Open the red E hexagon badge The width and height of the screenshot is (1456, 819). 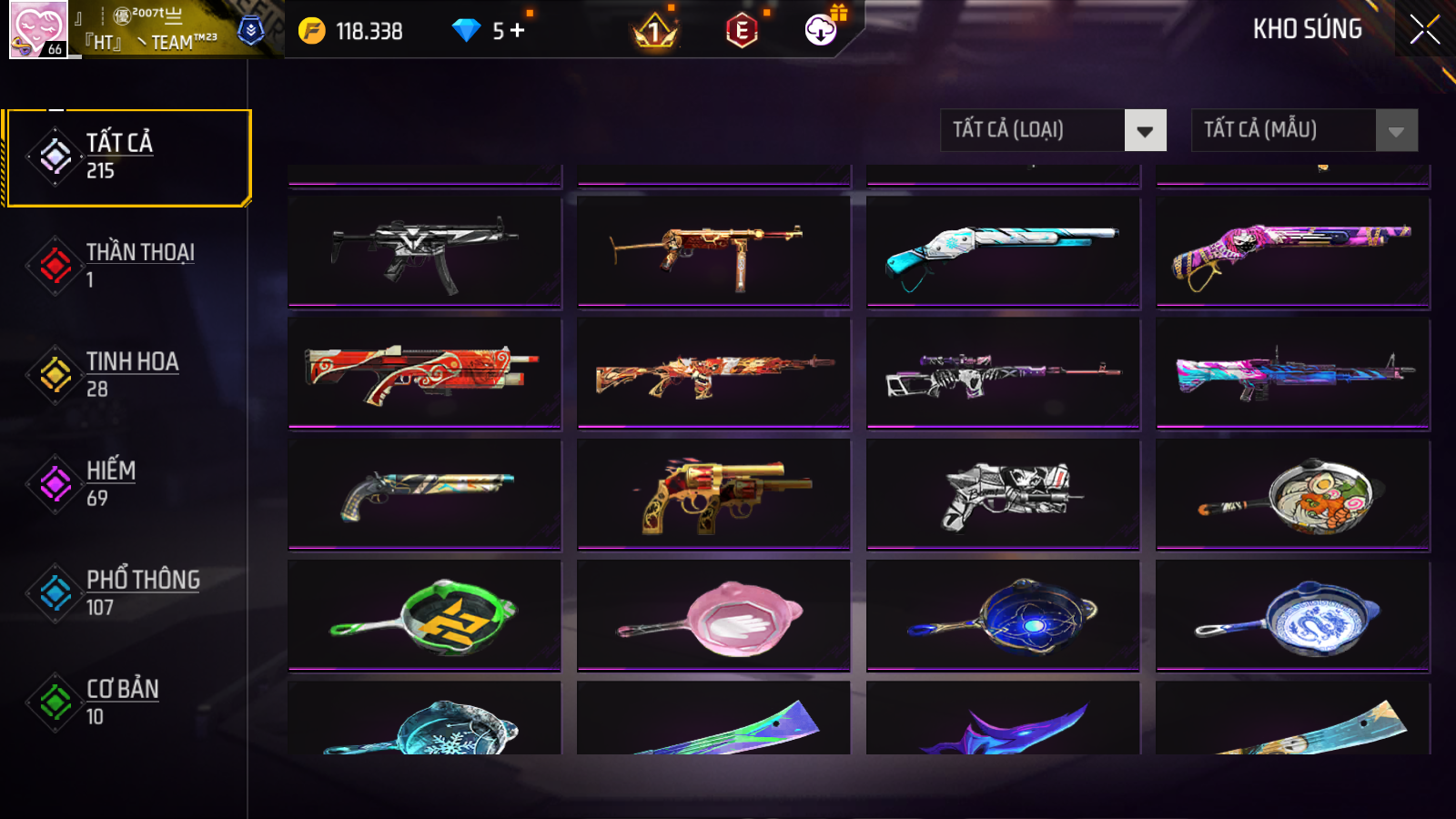(x=742, y=32)
